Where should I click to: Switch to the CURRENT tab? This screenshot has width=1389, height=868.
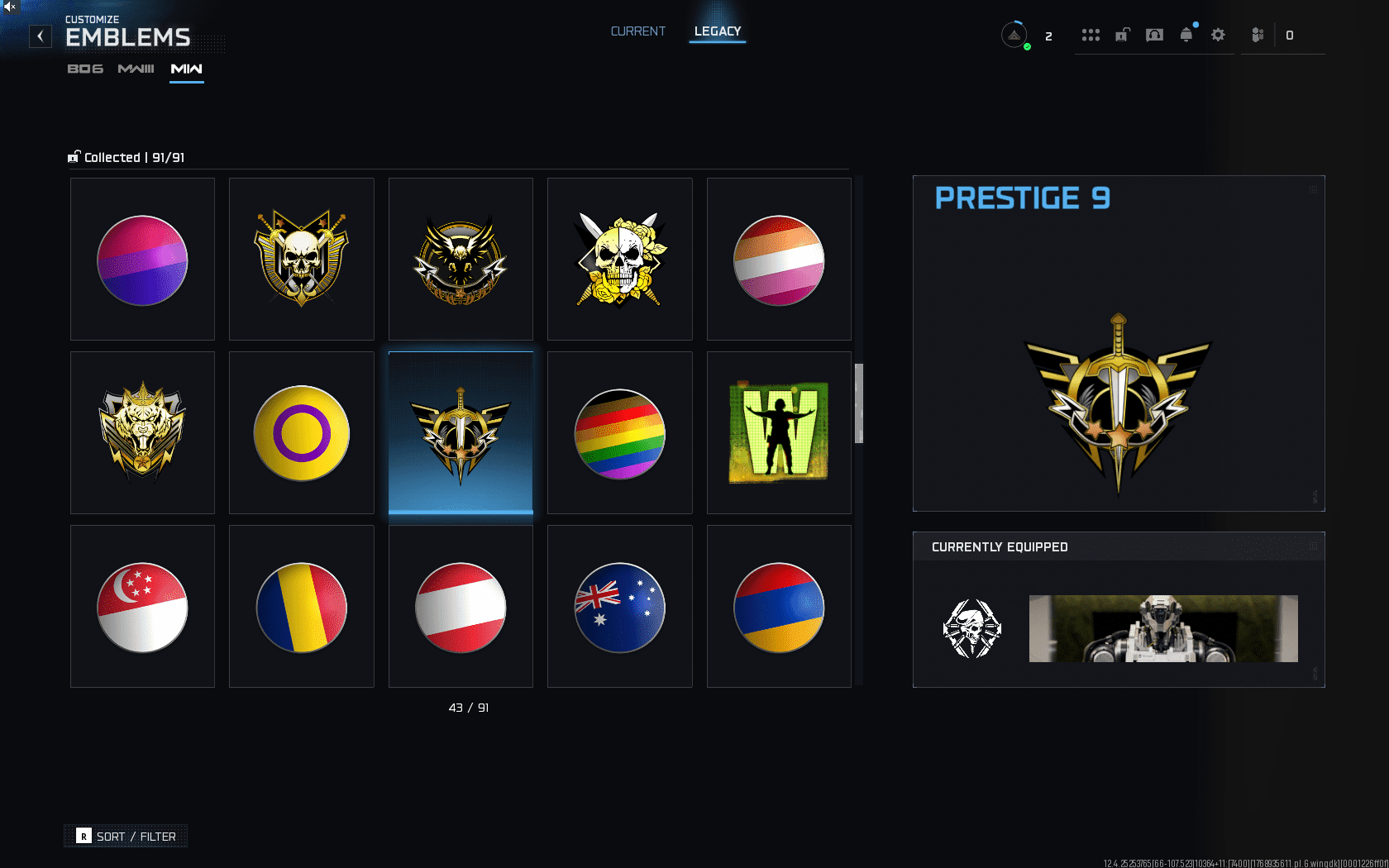point(637,31)
